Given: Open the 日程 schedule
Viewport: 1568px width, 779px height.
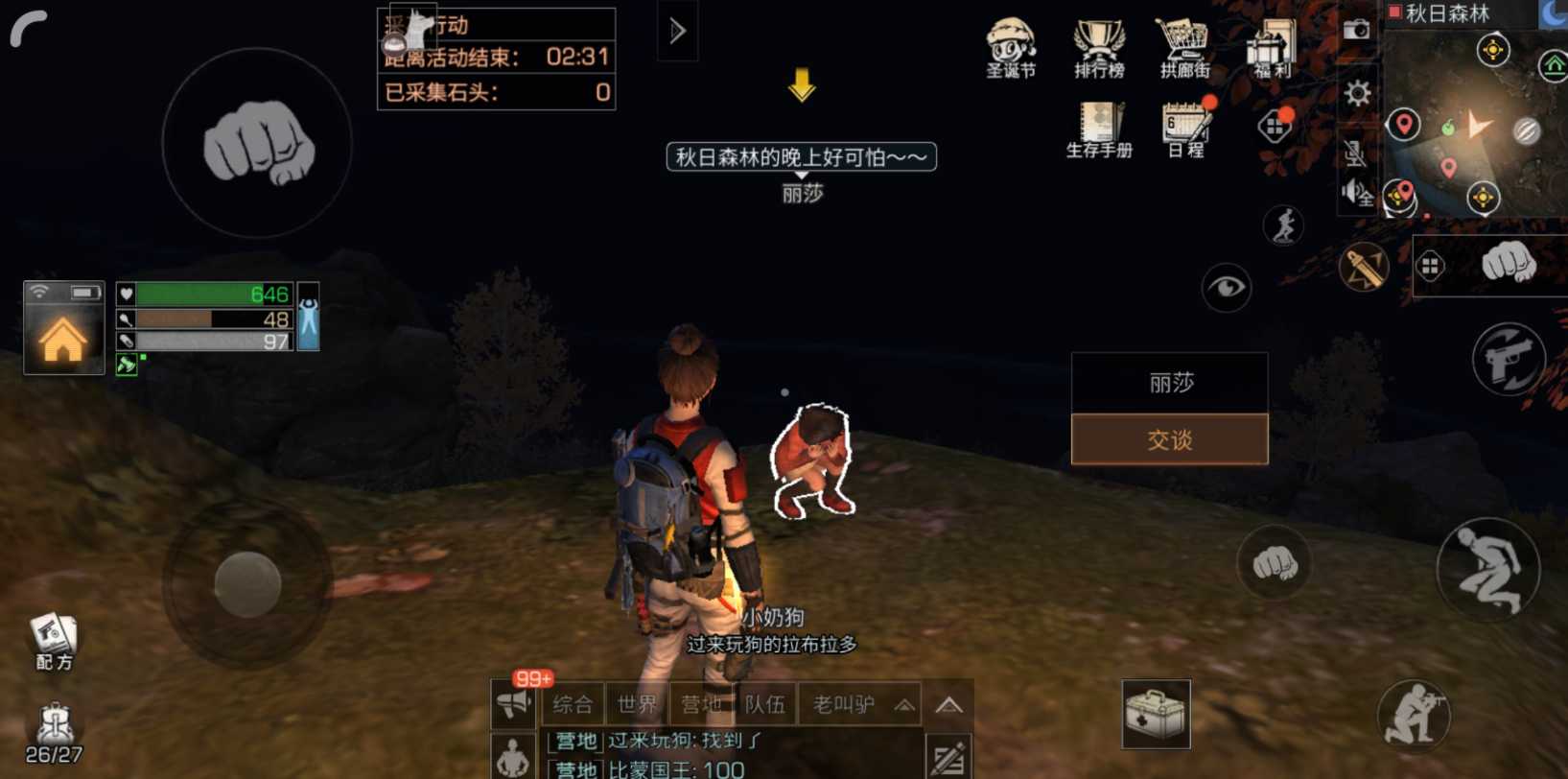Looking at the screenshot, I should click(1186, 129).
